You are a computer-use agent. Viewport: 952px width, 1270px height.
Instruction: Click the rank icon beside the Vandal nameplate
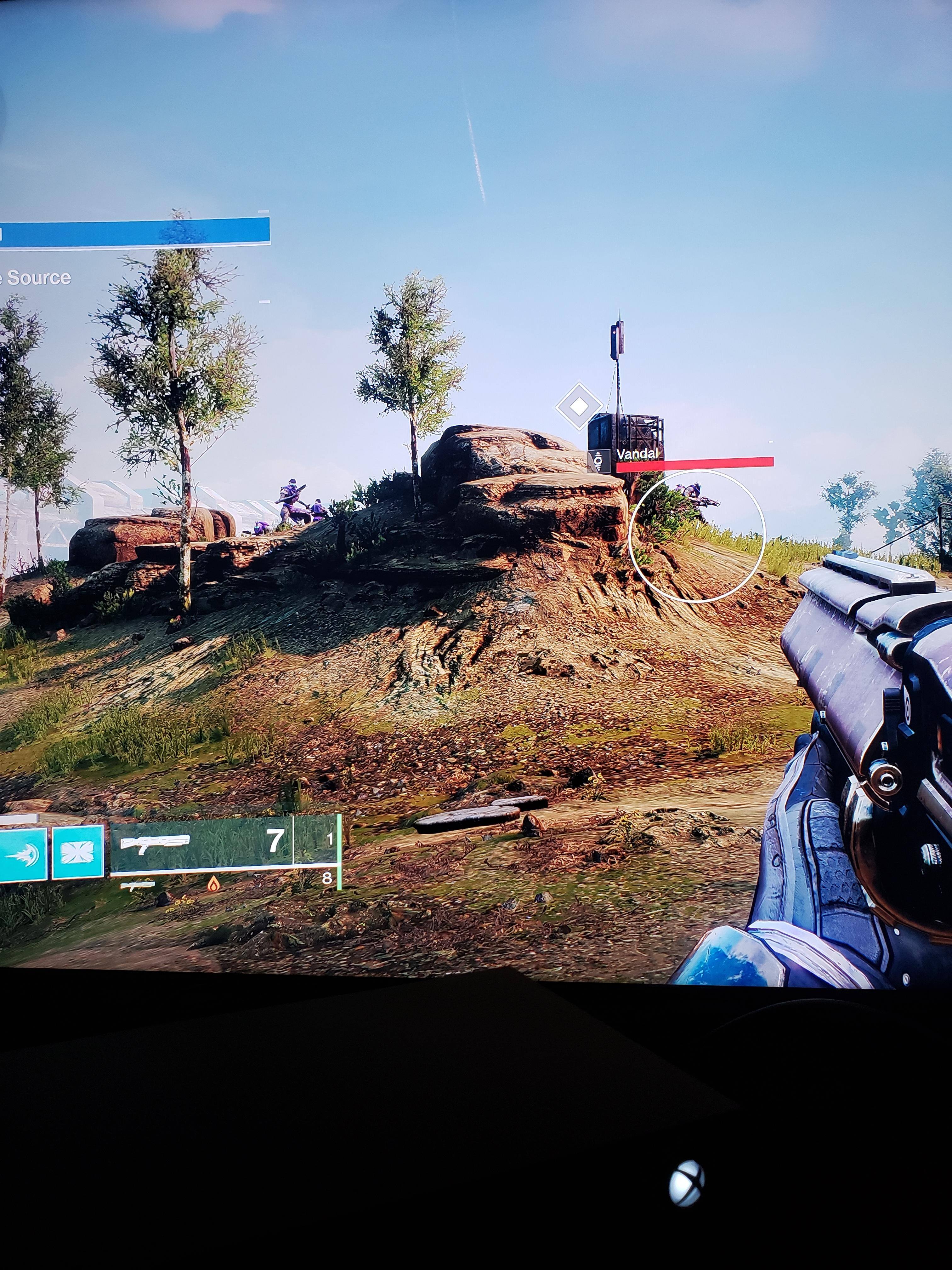[x=599, y=461]
